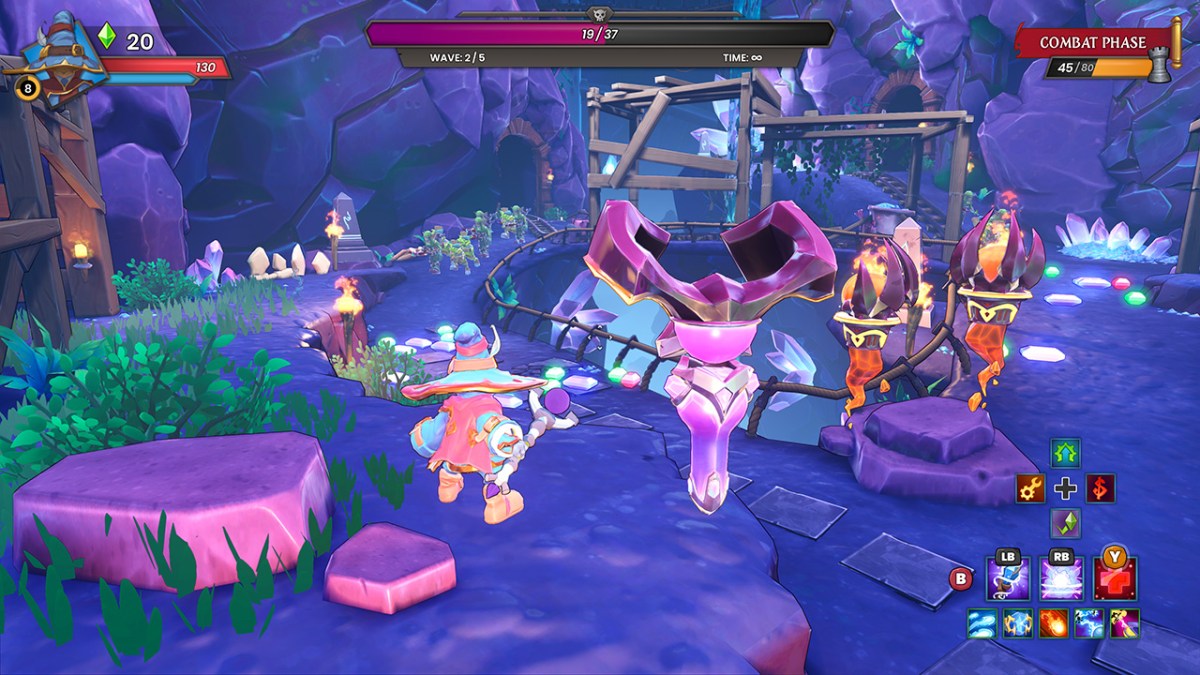Select the fireball skill icon

[x=1053, y=624]
